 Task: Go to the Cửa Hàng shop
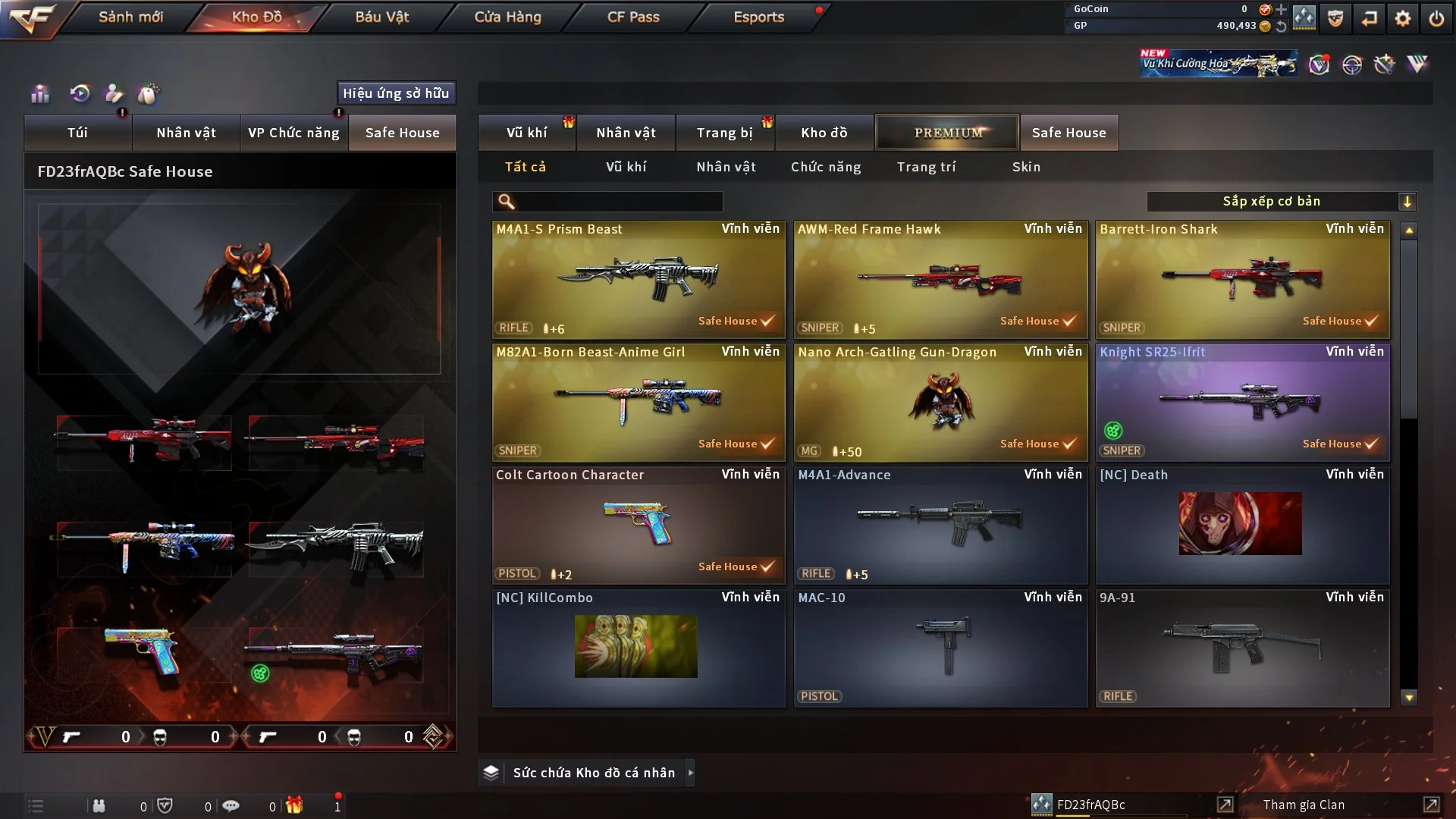pos(507,17)
